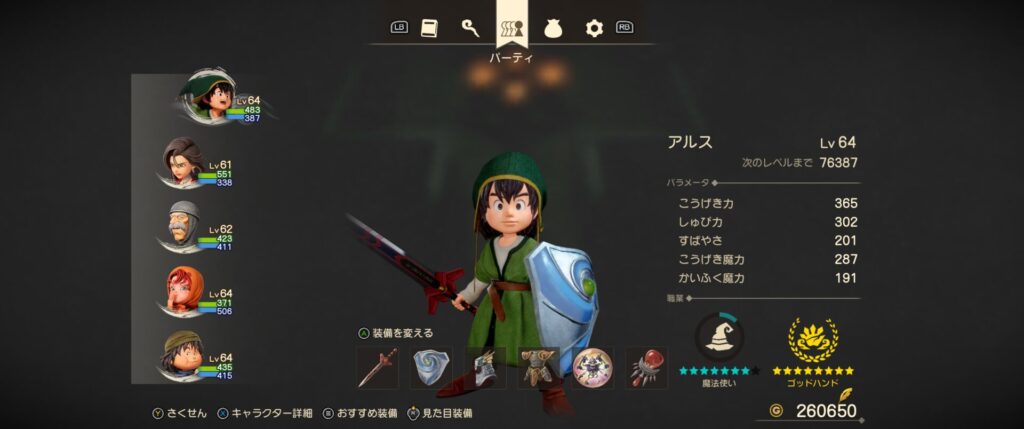Screen dimensions: 1024x429
Task: Open the item bag tab
Action: (553, 28)
